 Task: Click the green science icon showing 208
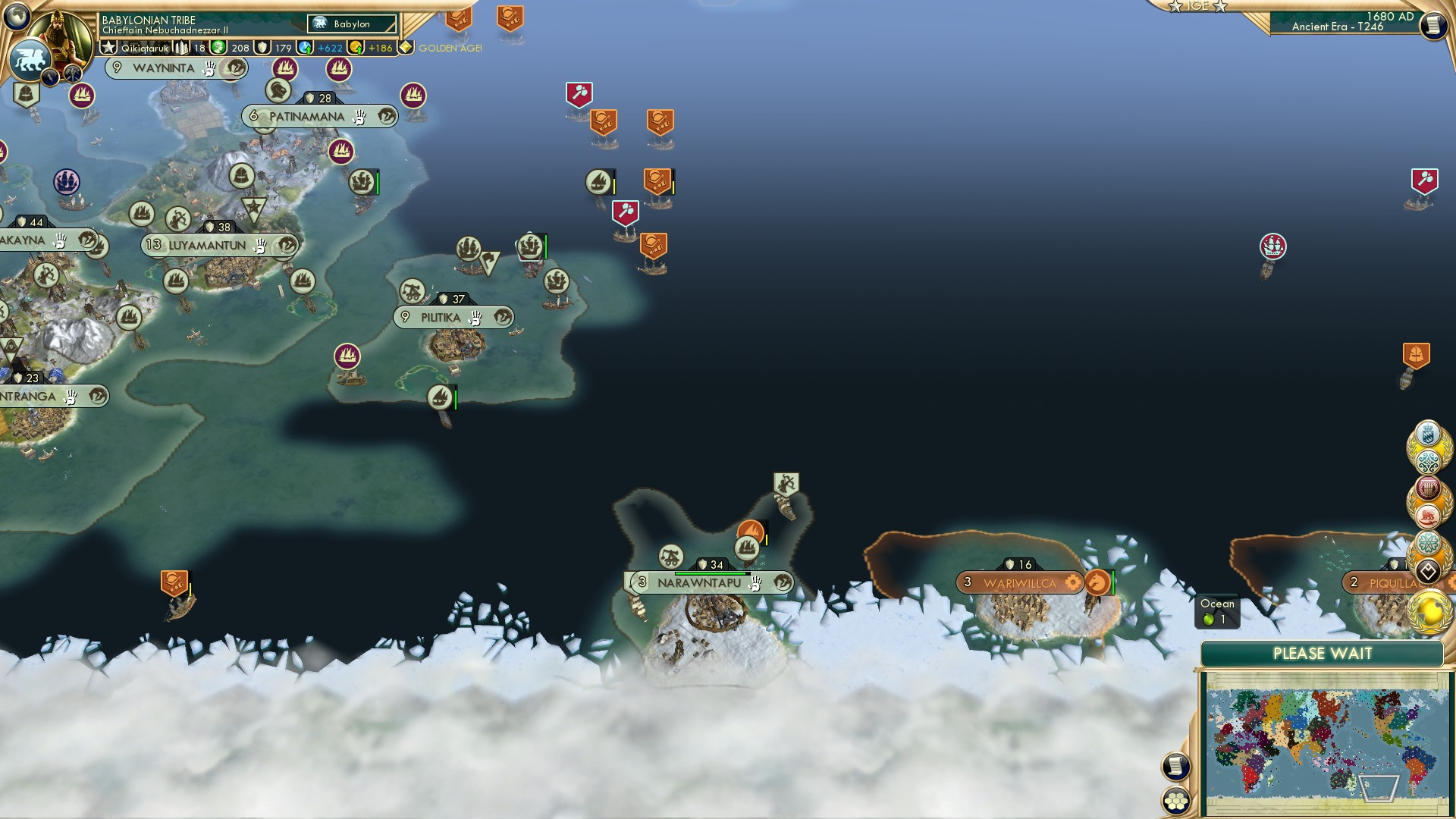(x=218, y=46)
